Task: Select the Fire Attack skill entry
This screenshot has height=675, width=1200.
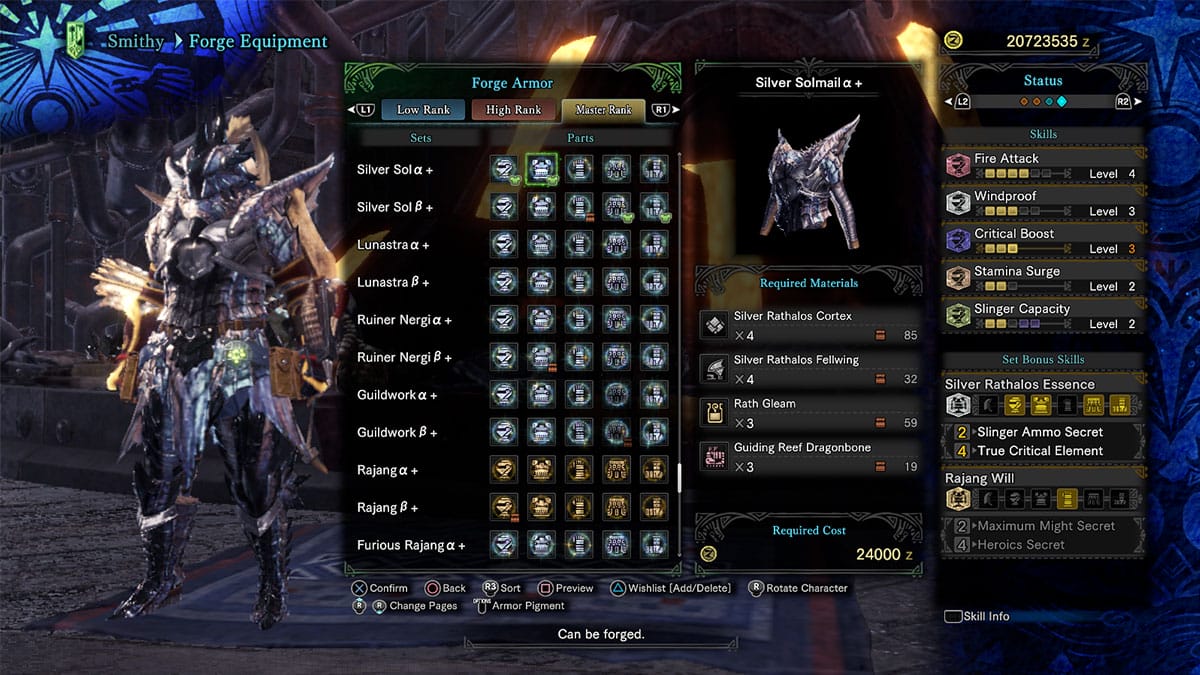Action: tap(1042, 166)
